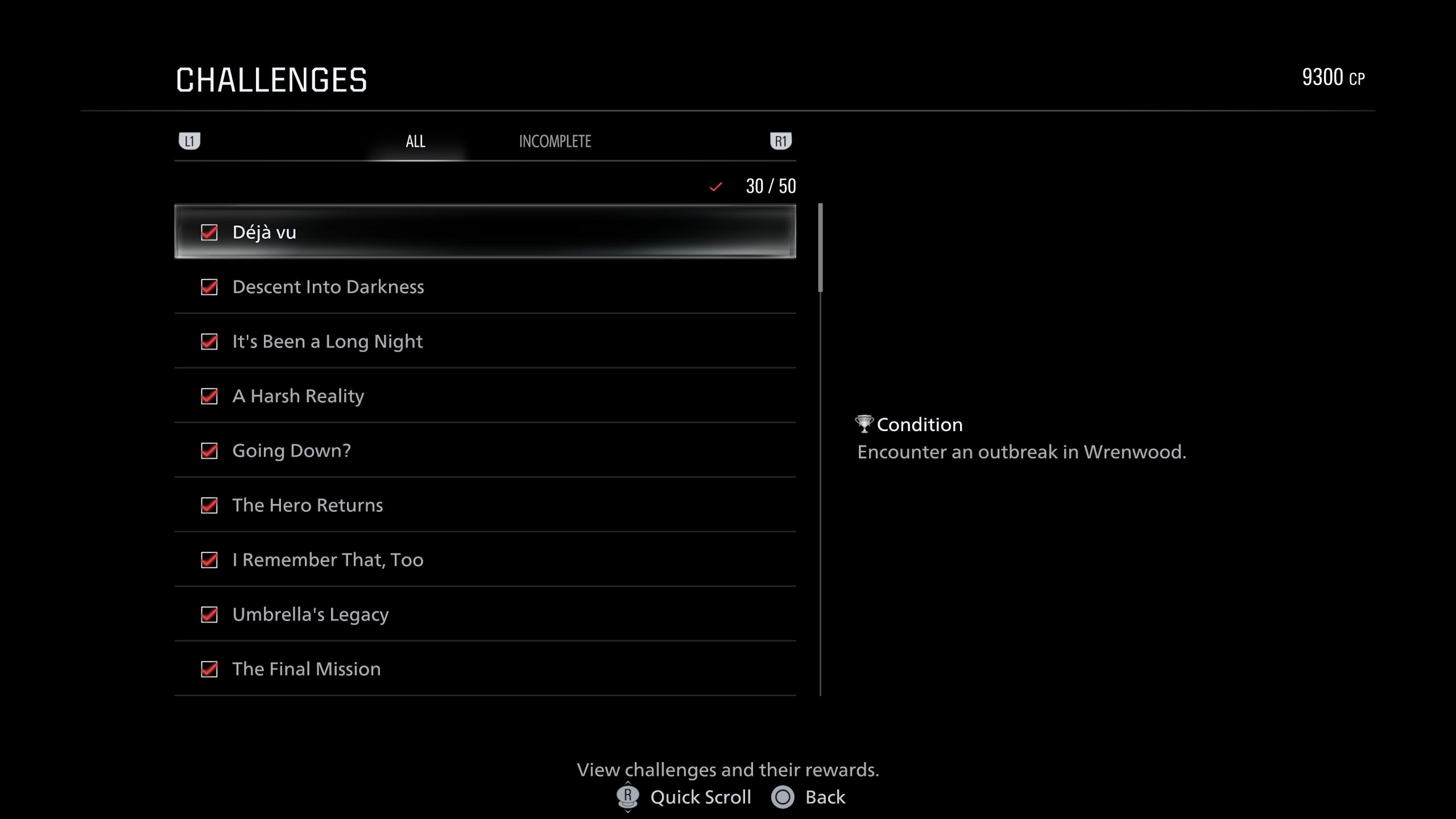Toggle the Descent Into Darkness checkbox
The height and width of the screenshot is (819, 1456).
click(209, 287)
